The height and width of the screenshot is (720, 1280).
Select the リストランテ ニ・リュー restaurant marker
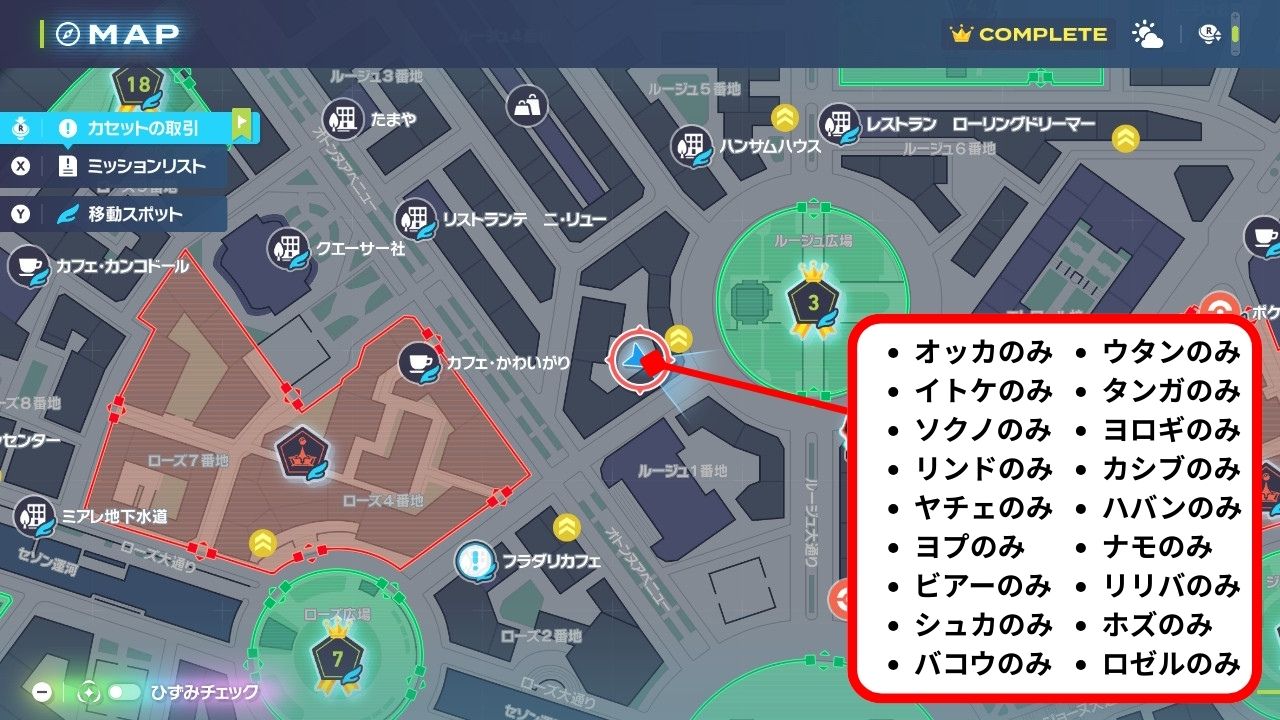coord(414,219)
